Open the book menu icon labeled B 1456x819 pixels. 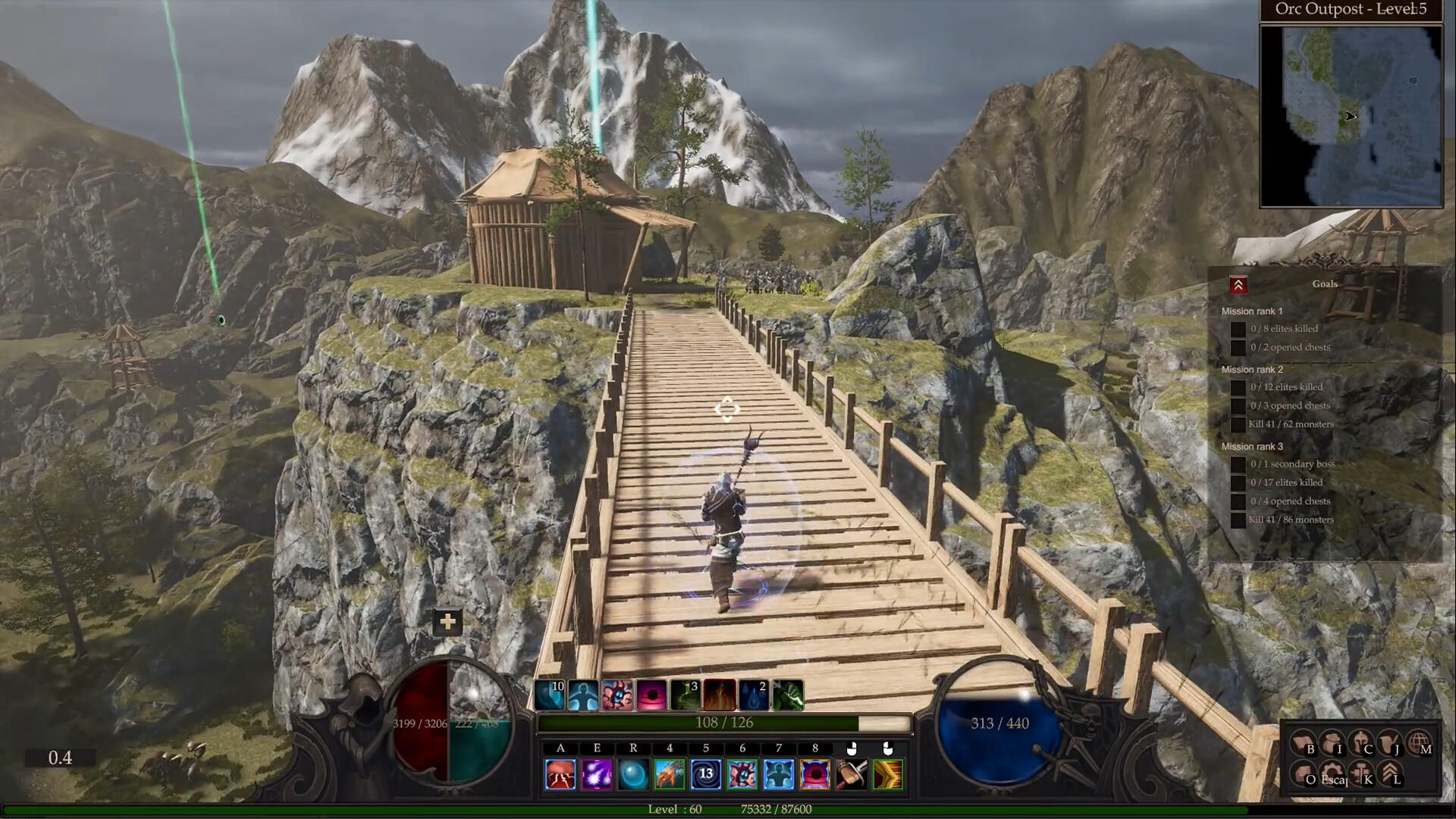(1304, 744)
